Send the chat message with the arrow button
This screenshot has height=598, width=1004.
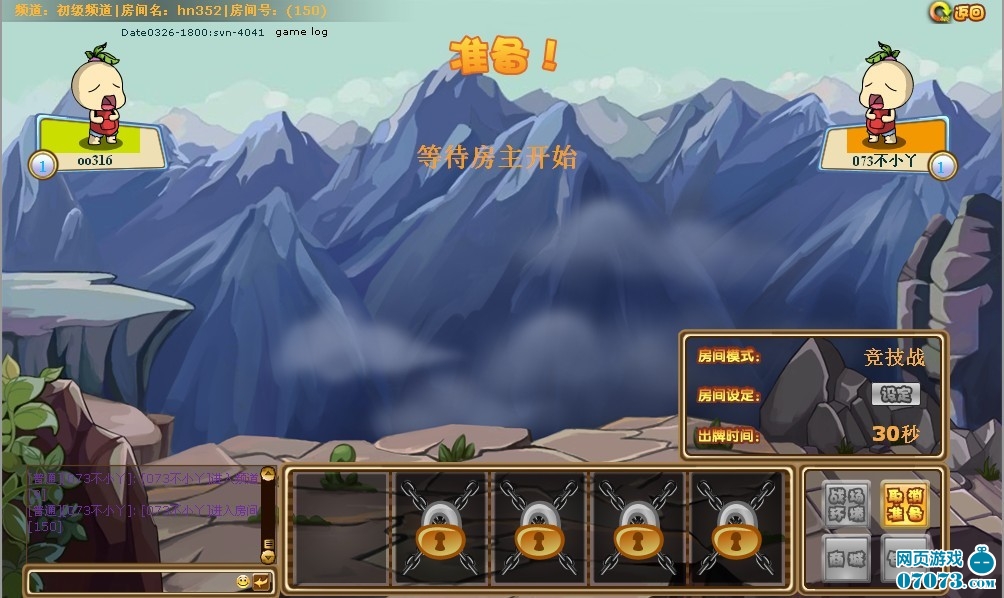(261, 581)
